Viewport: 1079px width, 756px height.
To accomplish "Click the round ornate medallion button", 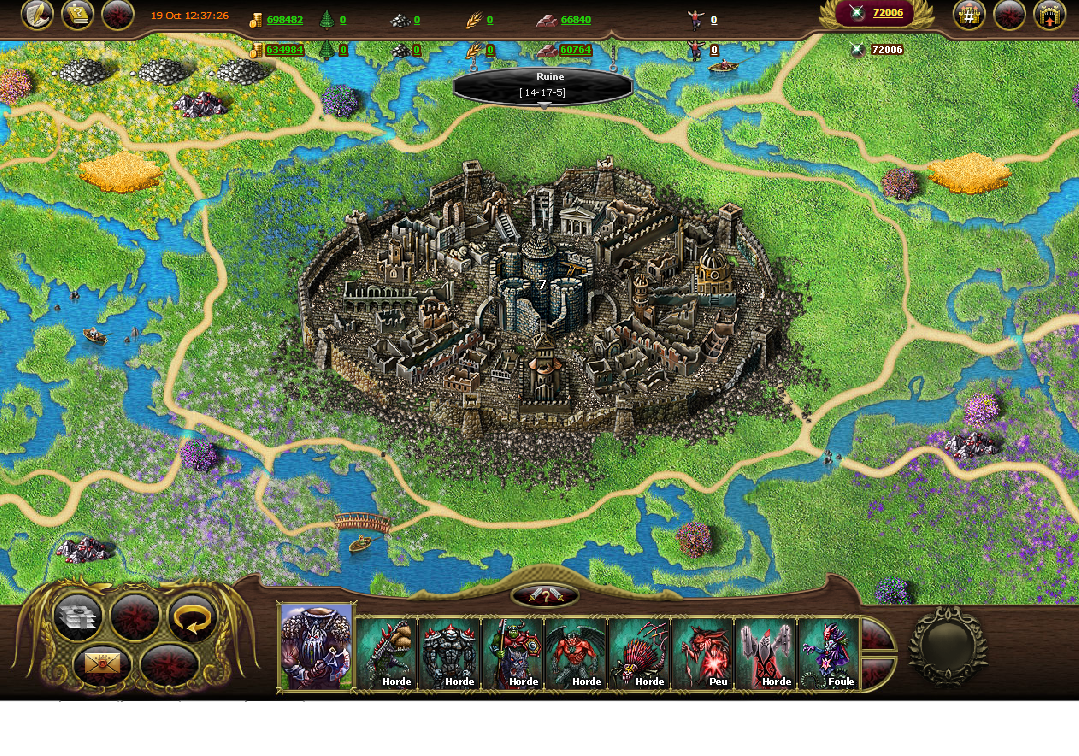I will point(947,646).
